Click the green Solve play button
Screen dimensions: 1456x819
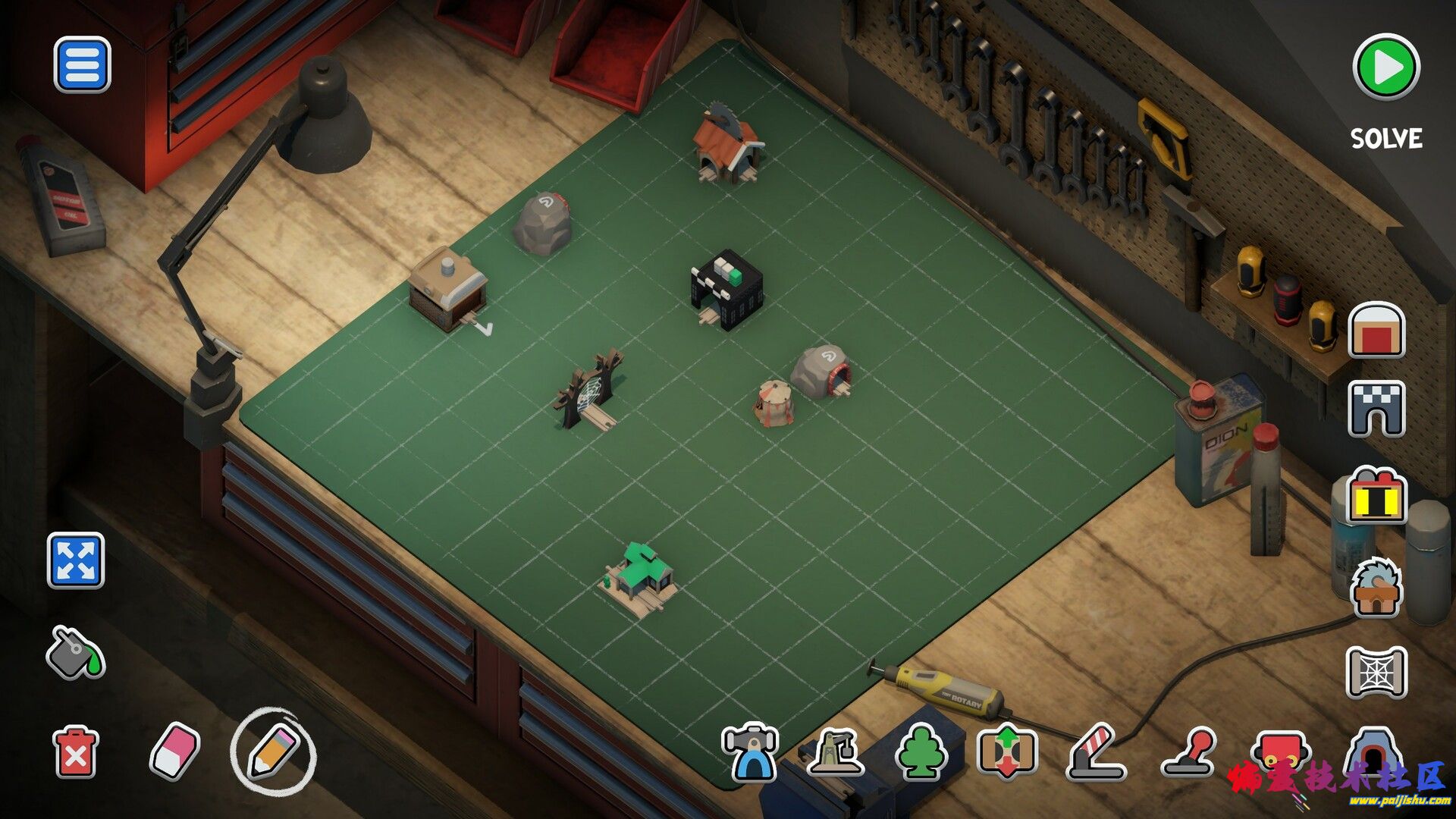tap(1385, 67)
